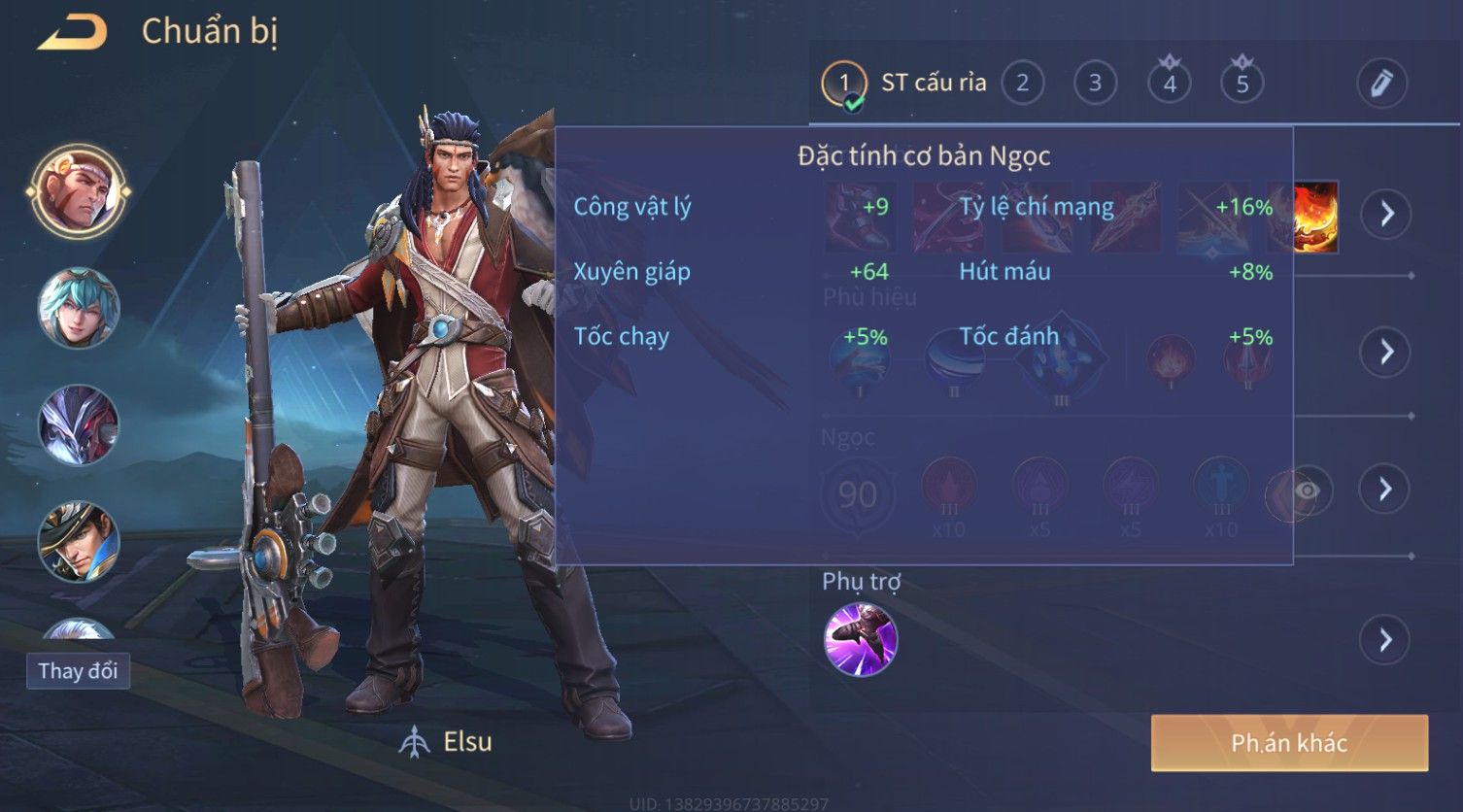Open equipment build details arrow
Screen dimensions: 1463x812
[x=1386, y=214]
